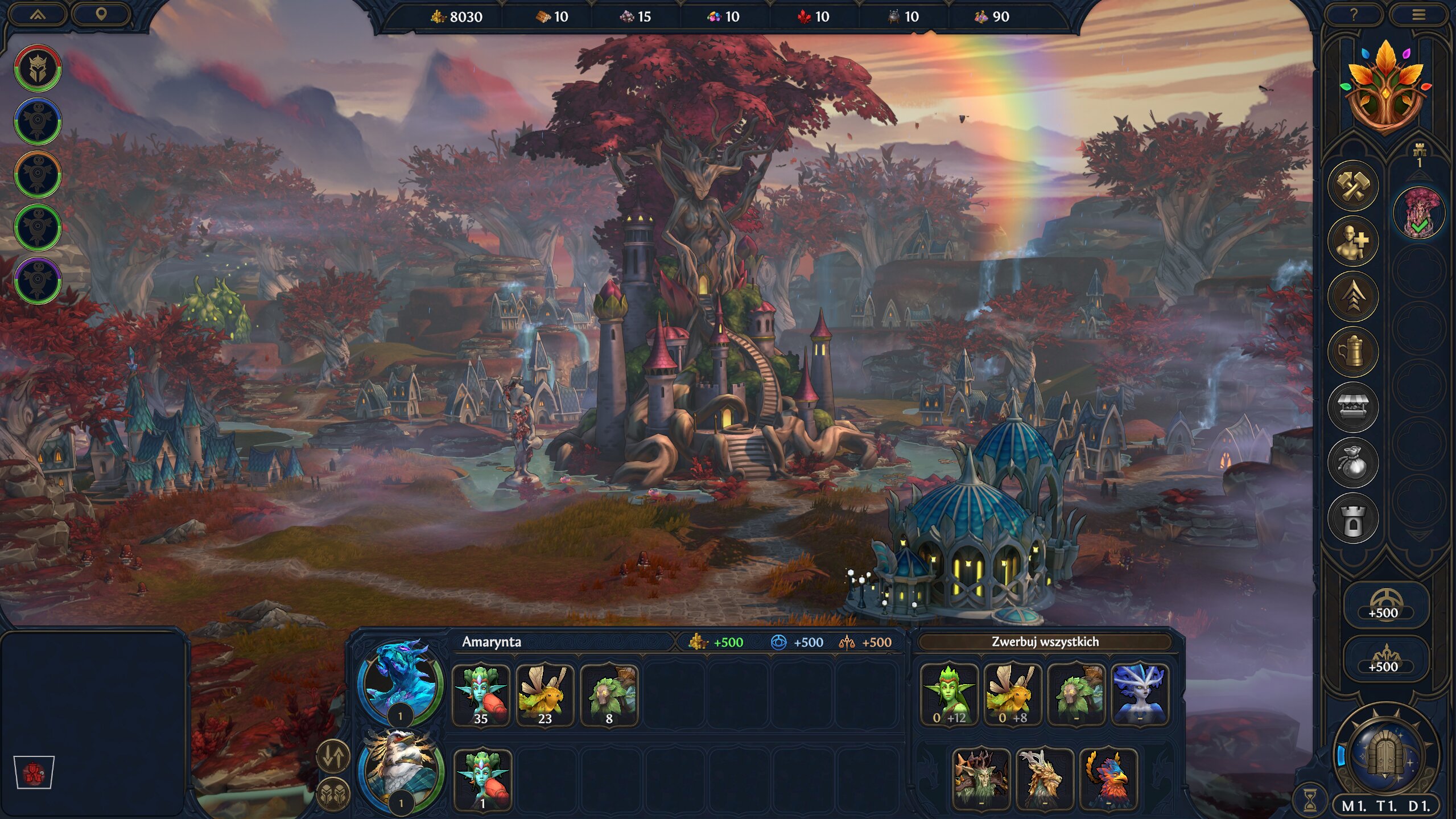Choose the red-blue phoenix recruit slot
Screen dimensions: 1456x819
(x=1108, y=779)
